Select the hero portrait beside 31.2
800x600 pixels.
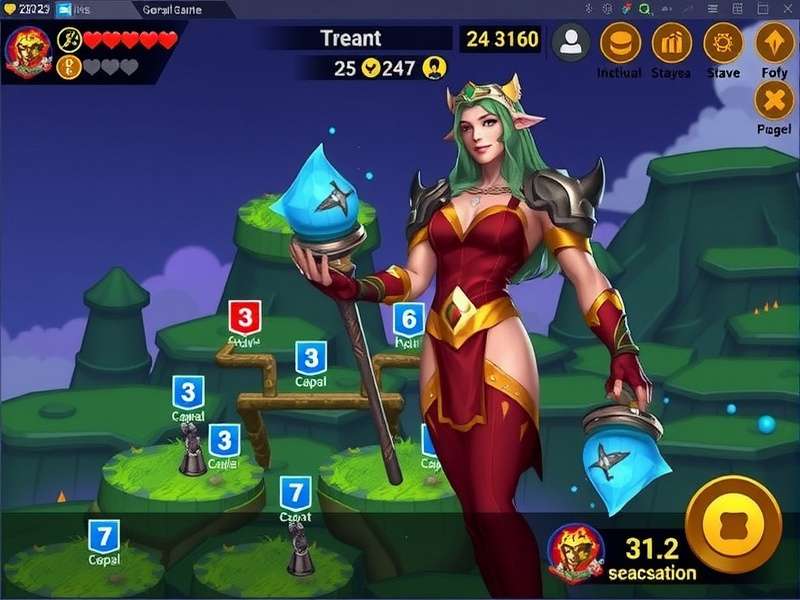[574, 551]
